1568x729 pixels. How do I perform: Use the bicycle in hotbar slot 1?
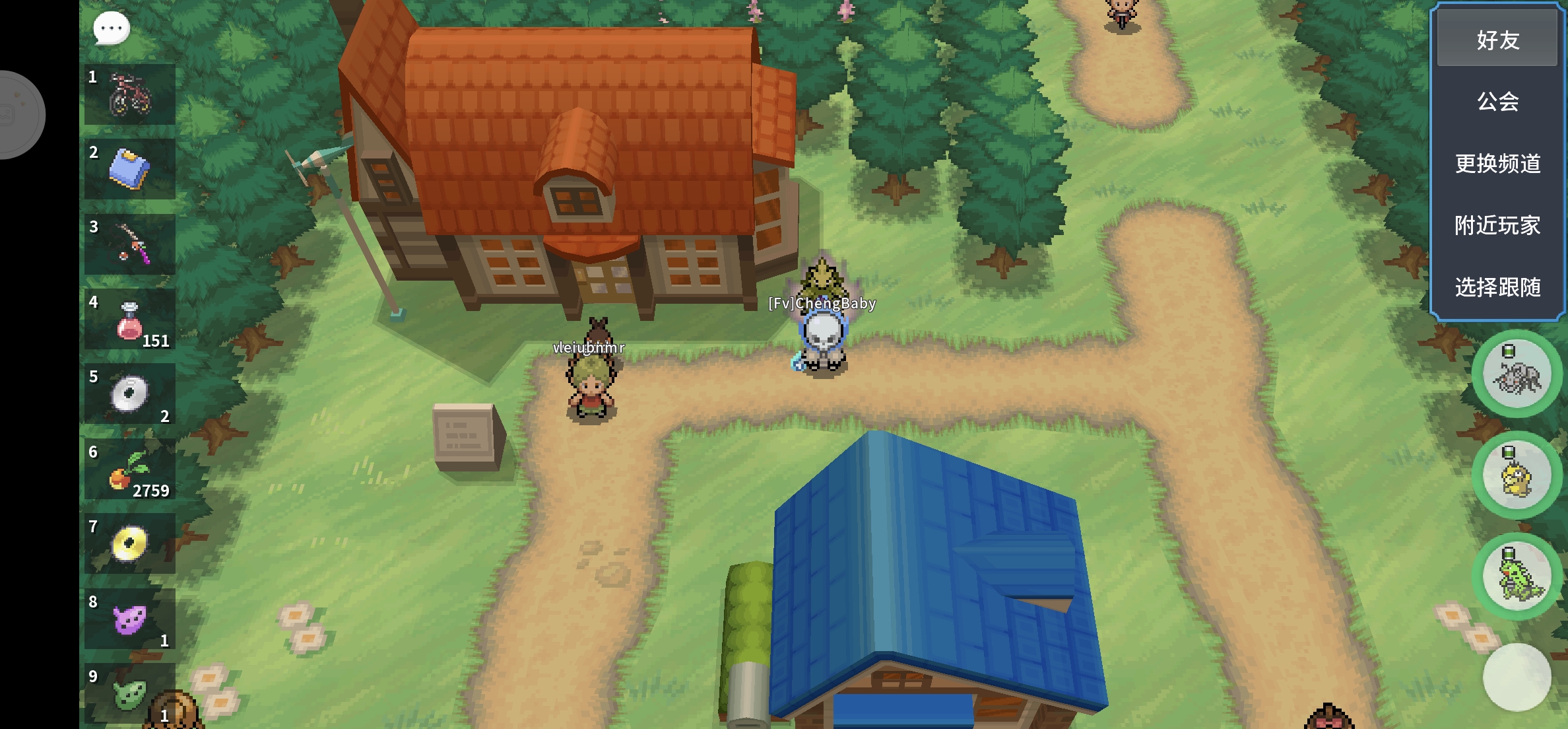tap(129, 93)
